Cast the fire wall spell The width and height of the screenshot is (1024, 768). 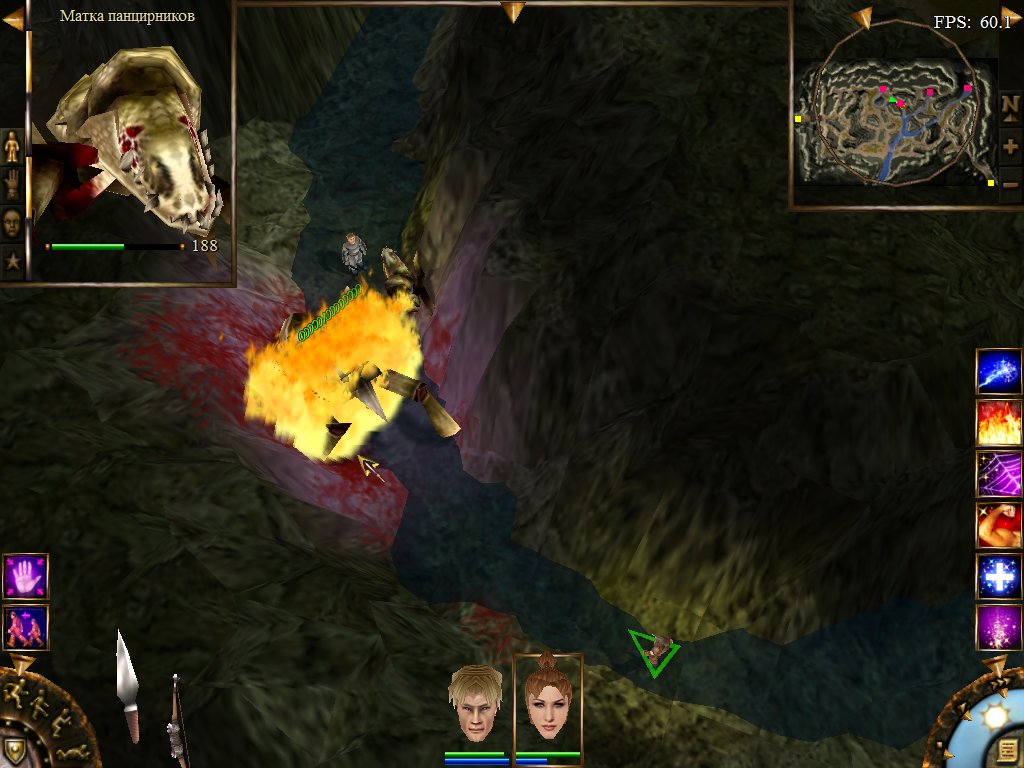tap(998, 423)
